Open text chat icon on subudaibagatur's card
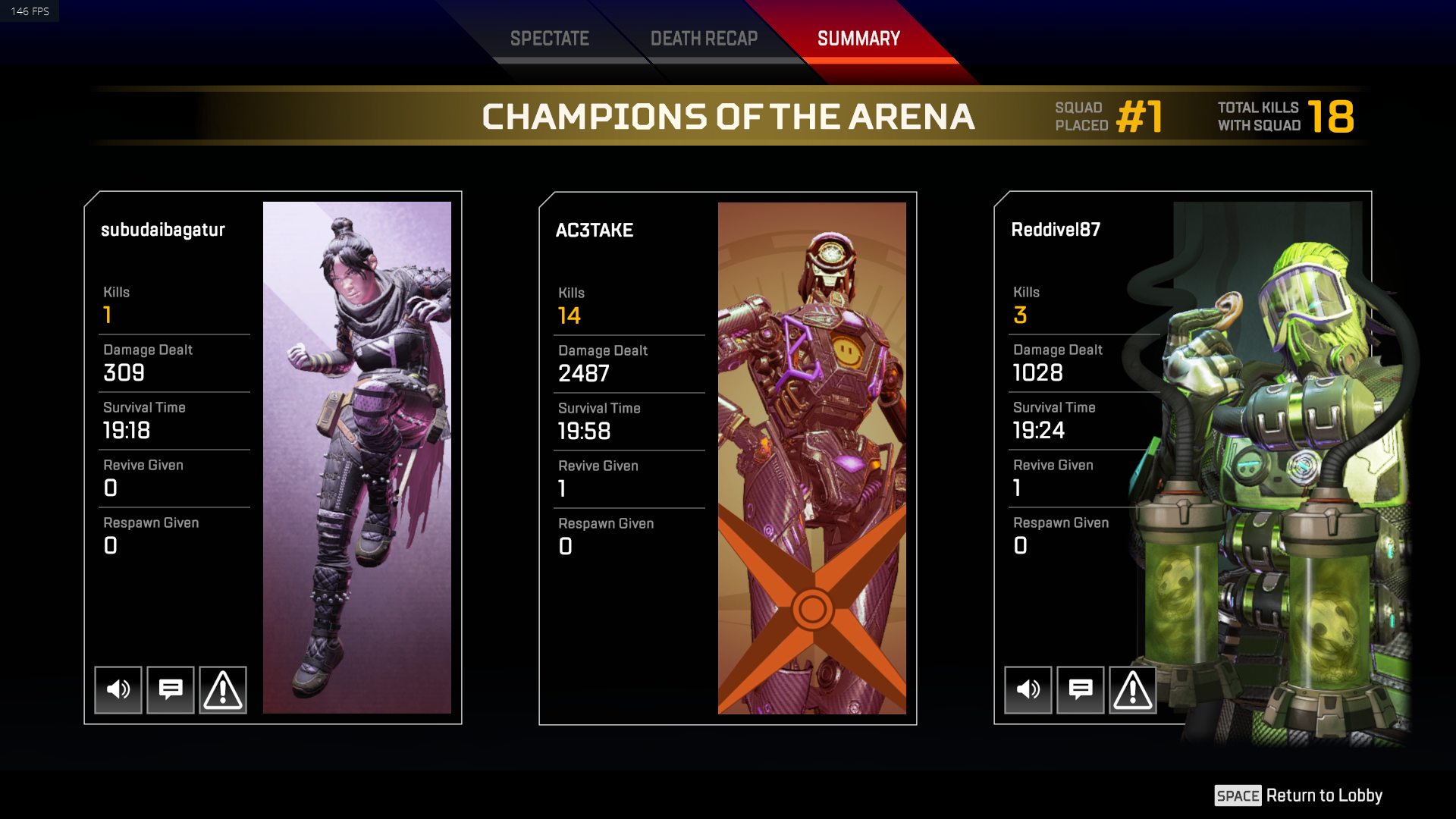 point(170,689)
